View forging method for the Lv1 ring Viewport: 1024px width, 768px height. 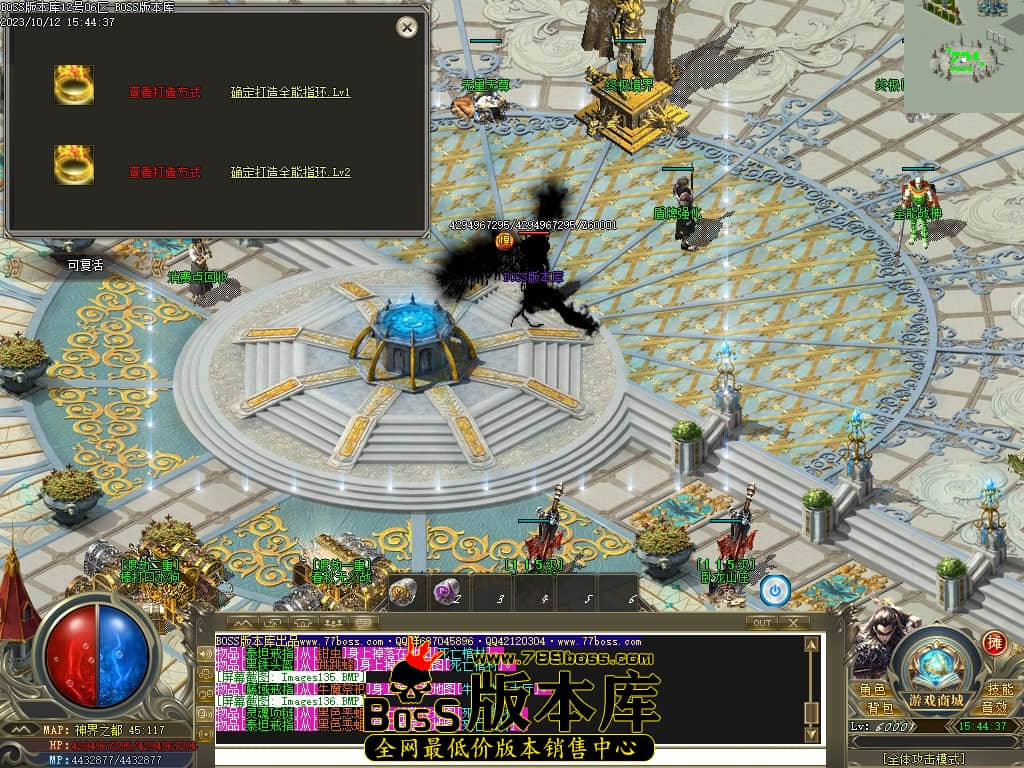(164, 92)
